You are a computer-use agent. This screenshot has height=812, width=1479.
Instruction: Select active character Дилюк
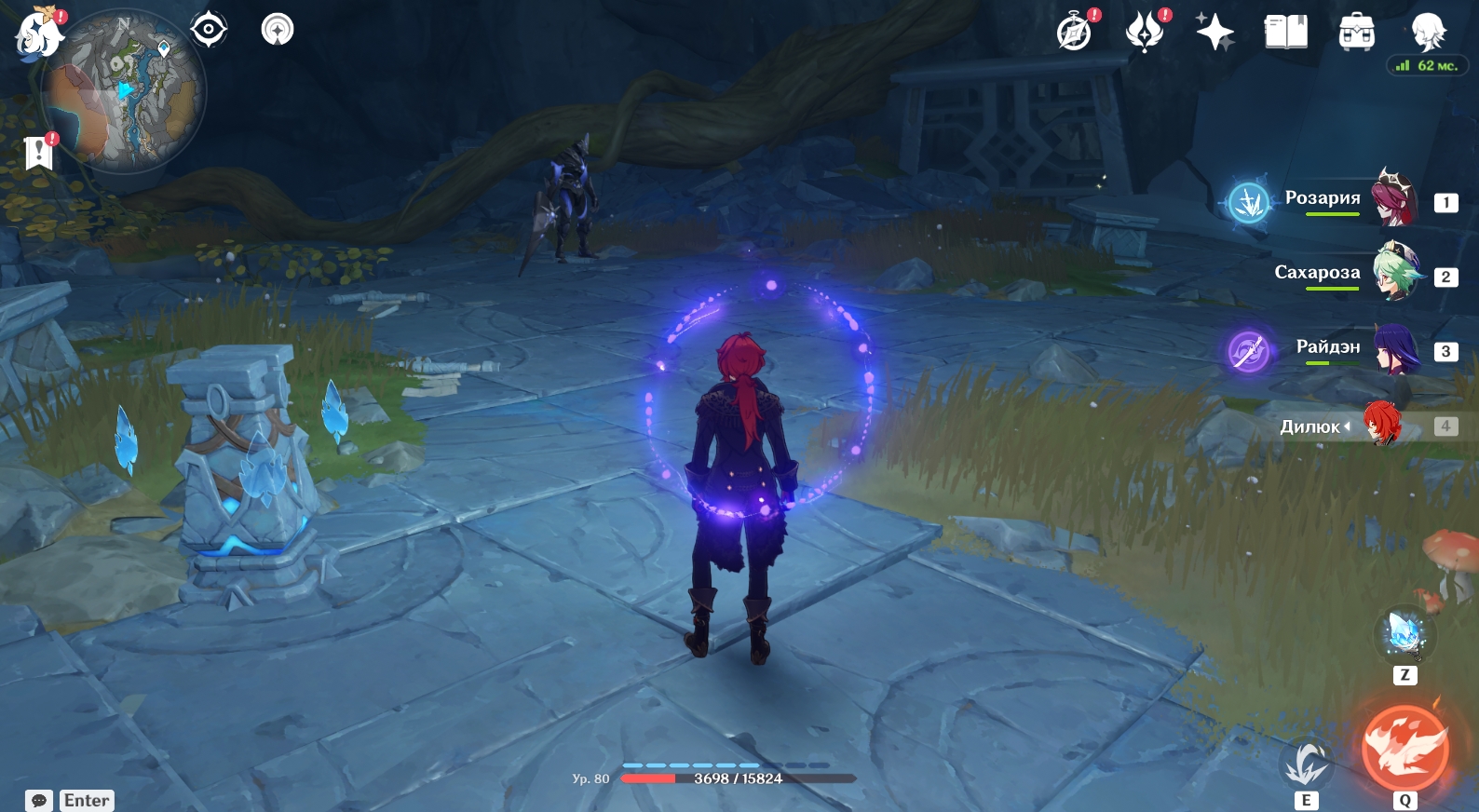pos(1382,425)
